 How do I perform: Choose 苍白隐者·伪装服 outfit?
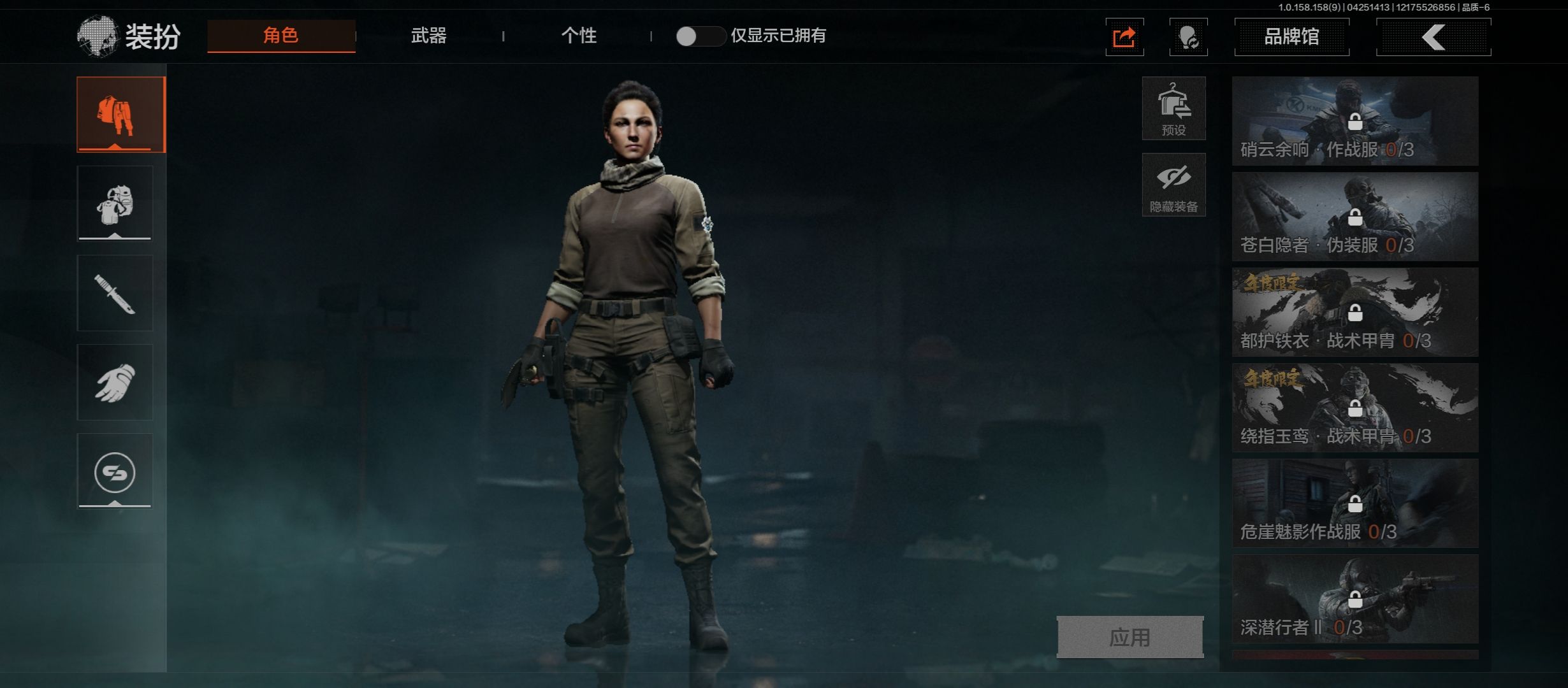[1355, 217]
